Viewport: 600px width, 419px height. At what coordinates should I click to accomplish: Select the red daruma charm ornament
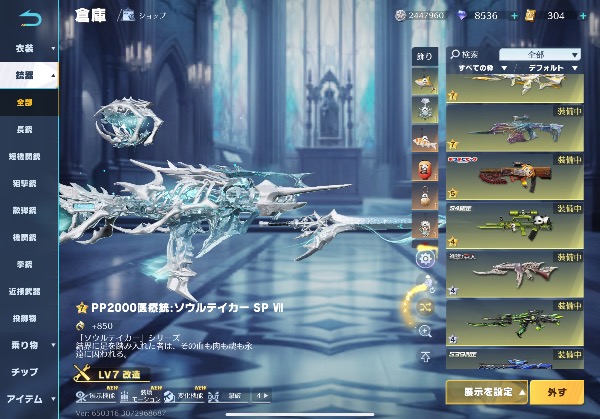[423, 166]
